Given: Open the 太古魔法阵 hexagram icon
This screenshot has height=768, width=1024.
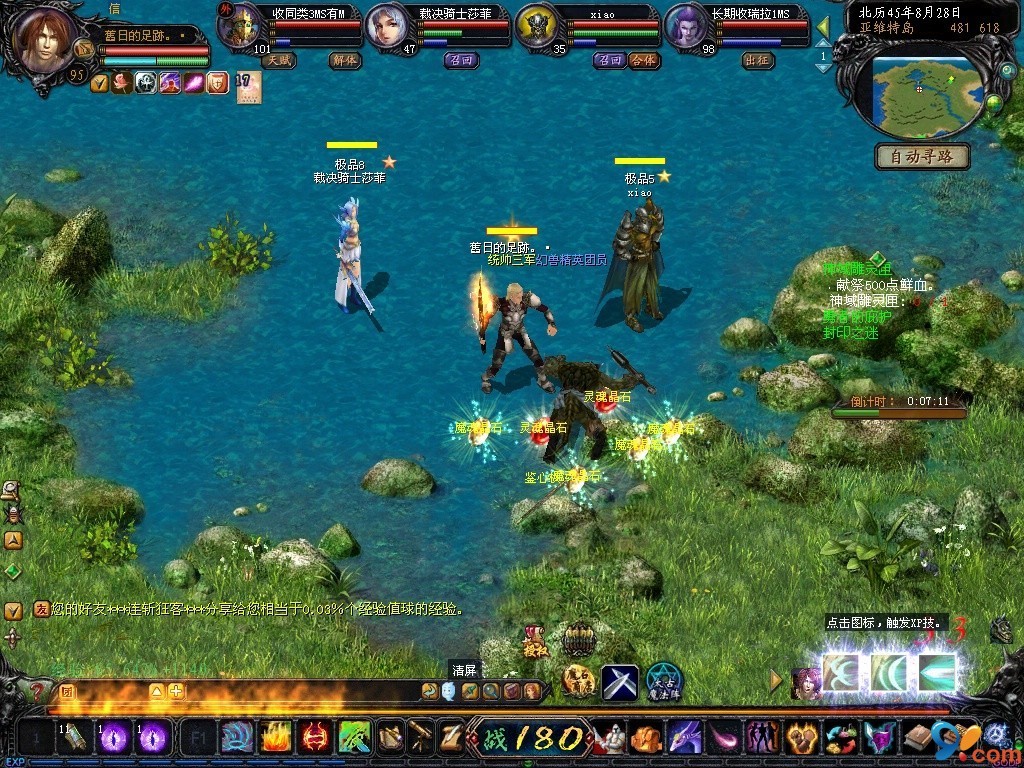Looking at the screenshot, I should click(663, 682).
